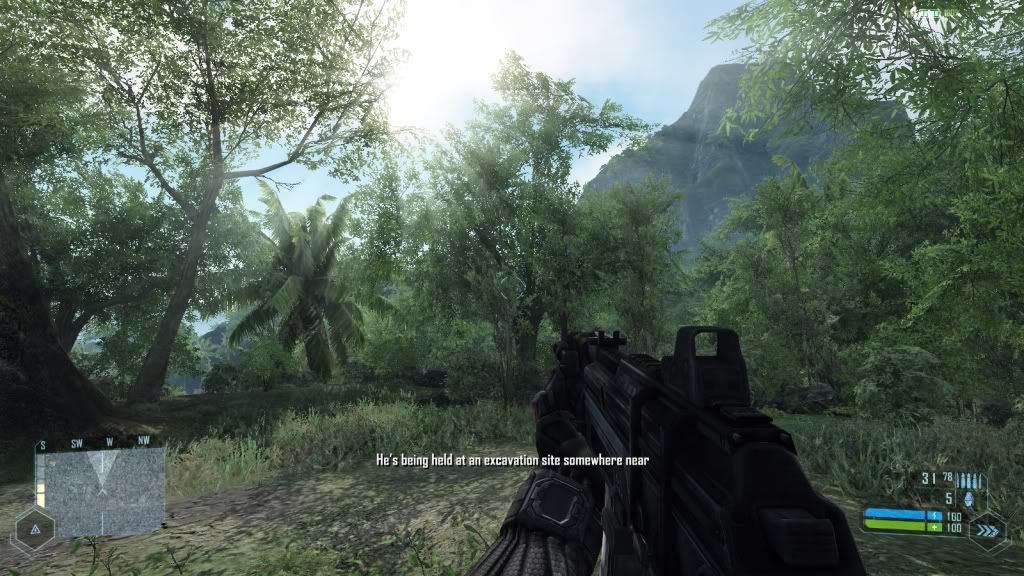Click the bullet magazine icon
This screenshot has width=1024, height=576.
tap(969, 478)
